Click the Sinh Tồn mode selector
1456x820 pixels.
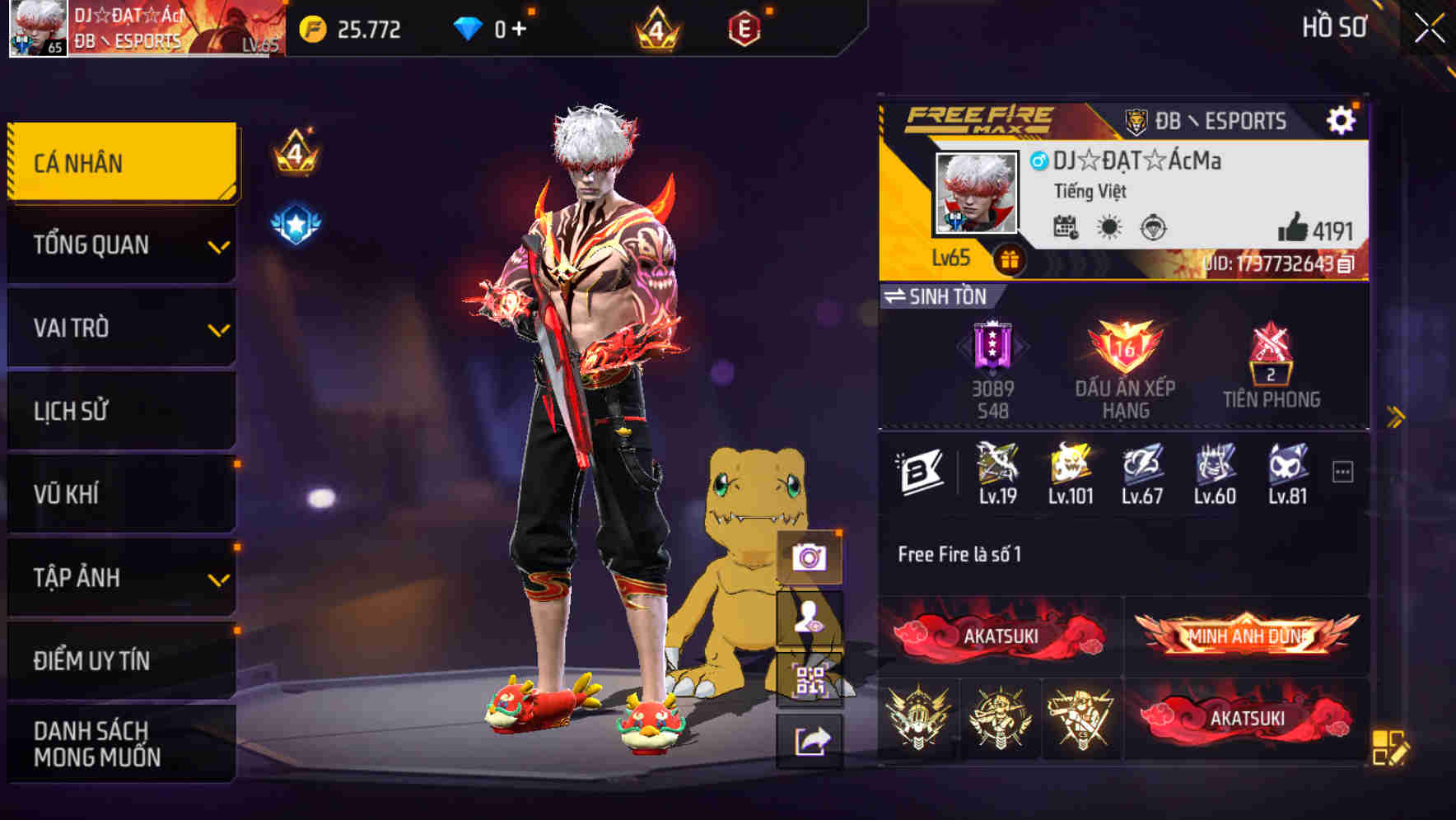pos(939,297)
